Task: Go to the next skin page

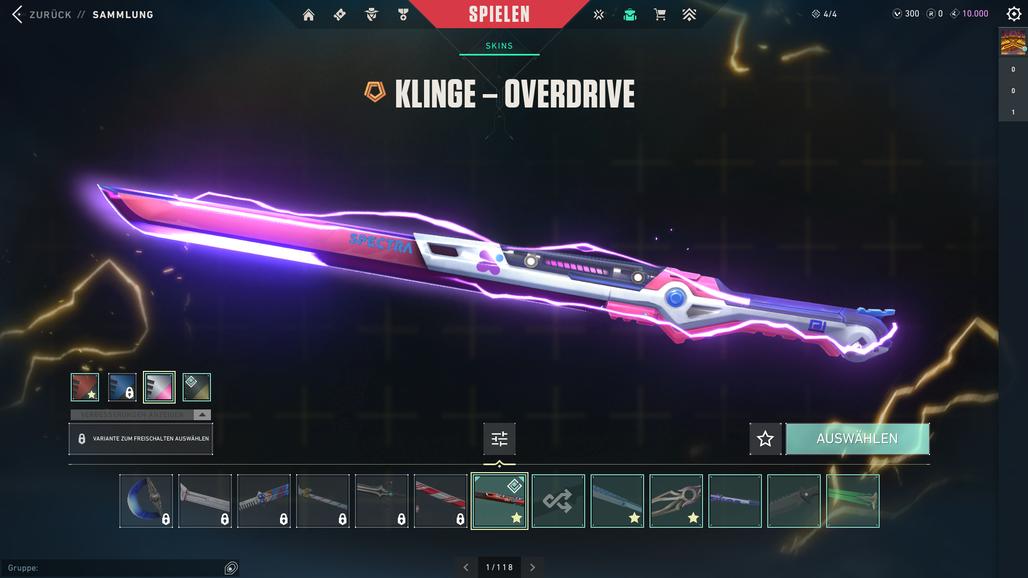Action: coord(532,567)
